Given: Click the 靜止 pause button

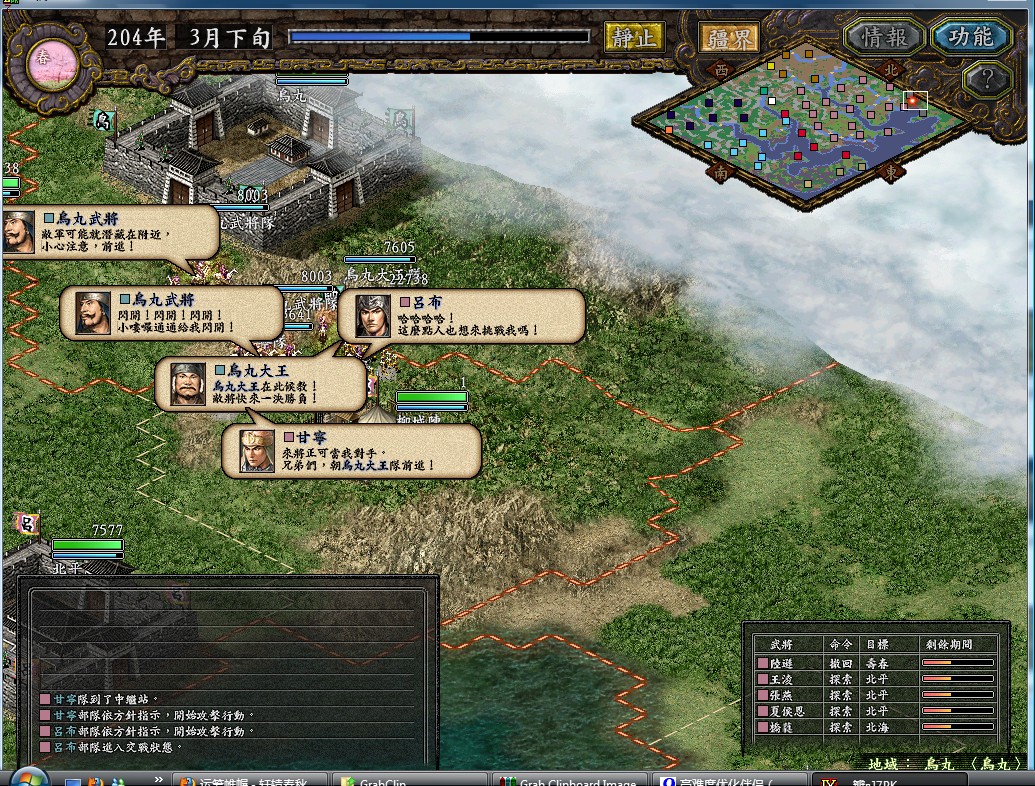Looking at the screenshot, I should [634, 38].
